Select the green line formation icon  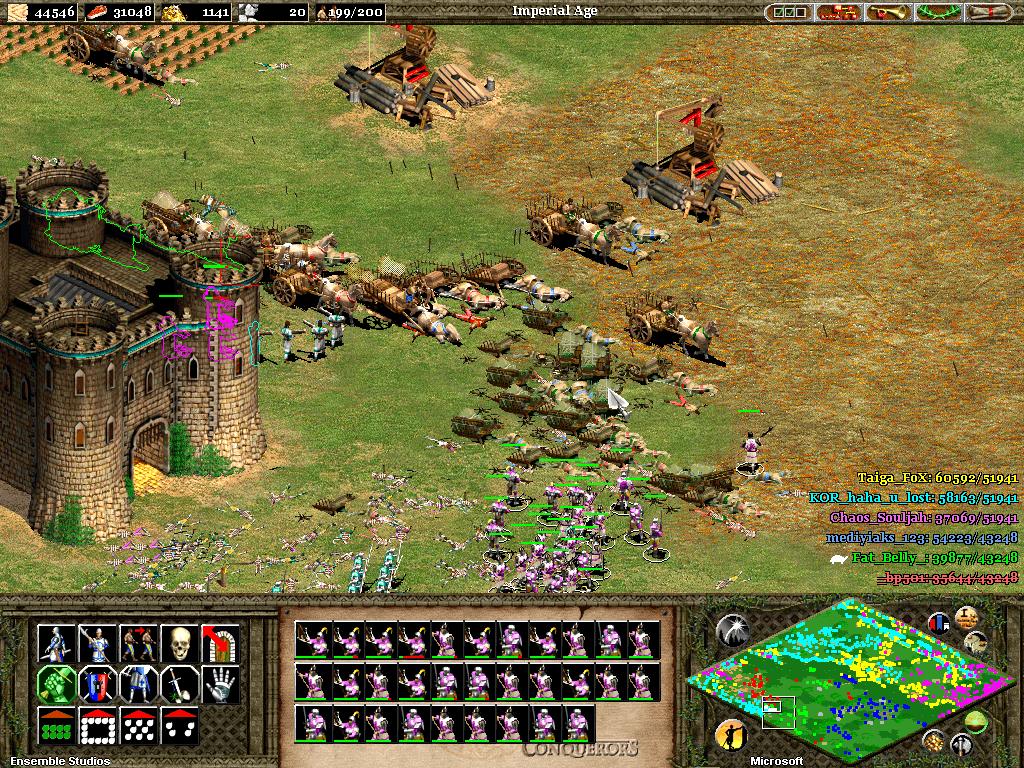pos(56,726)
